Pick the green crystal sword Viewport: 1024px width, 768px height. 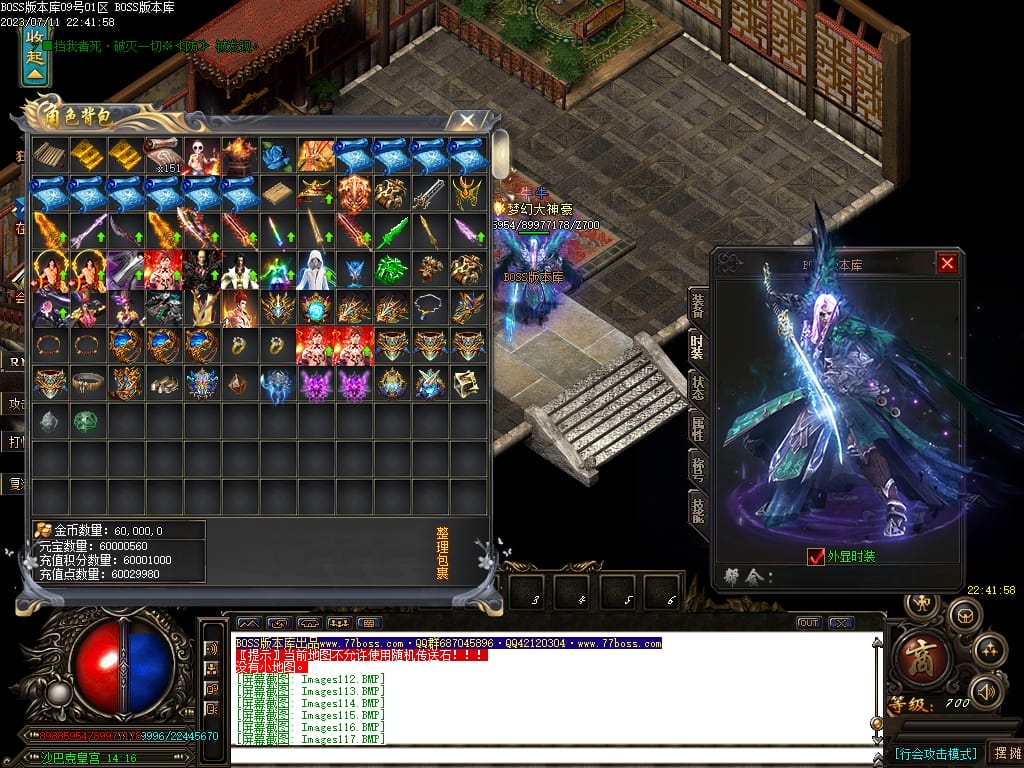point(391,231)
